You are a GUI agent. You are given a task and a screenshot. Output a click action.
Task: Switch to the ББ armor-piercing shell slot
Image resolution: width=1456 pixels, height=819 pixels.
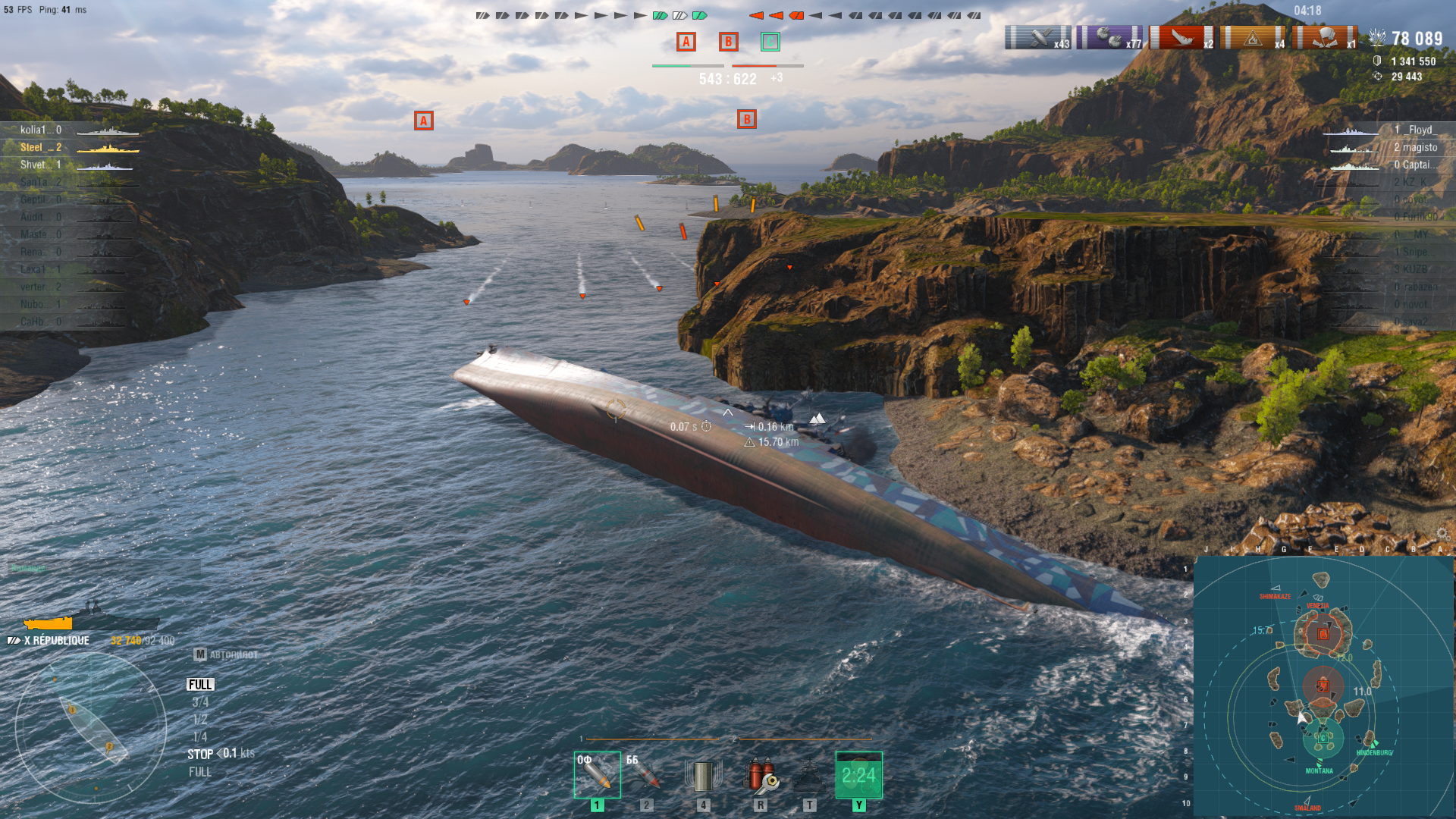pyautogui.click(x=646, y=775)
